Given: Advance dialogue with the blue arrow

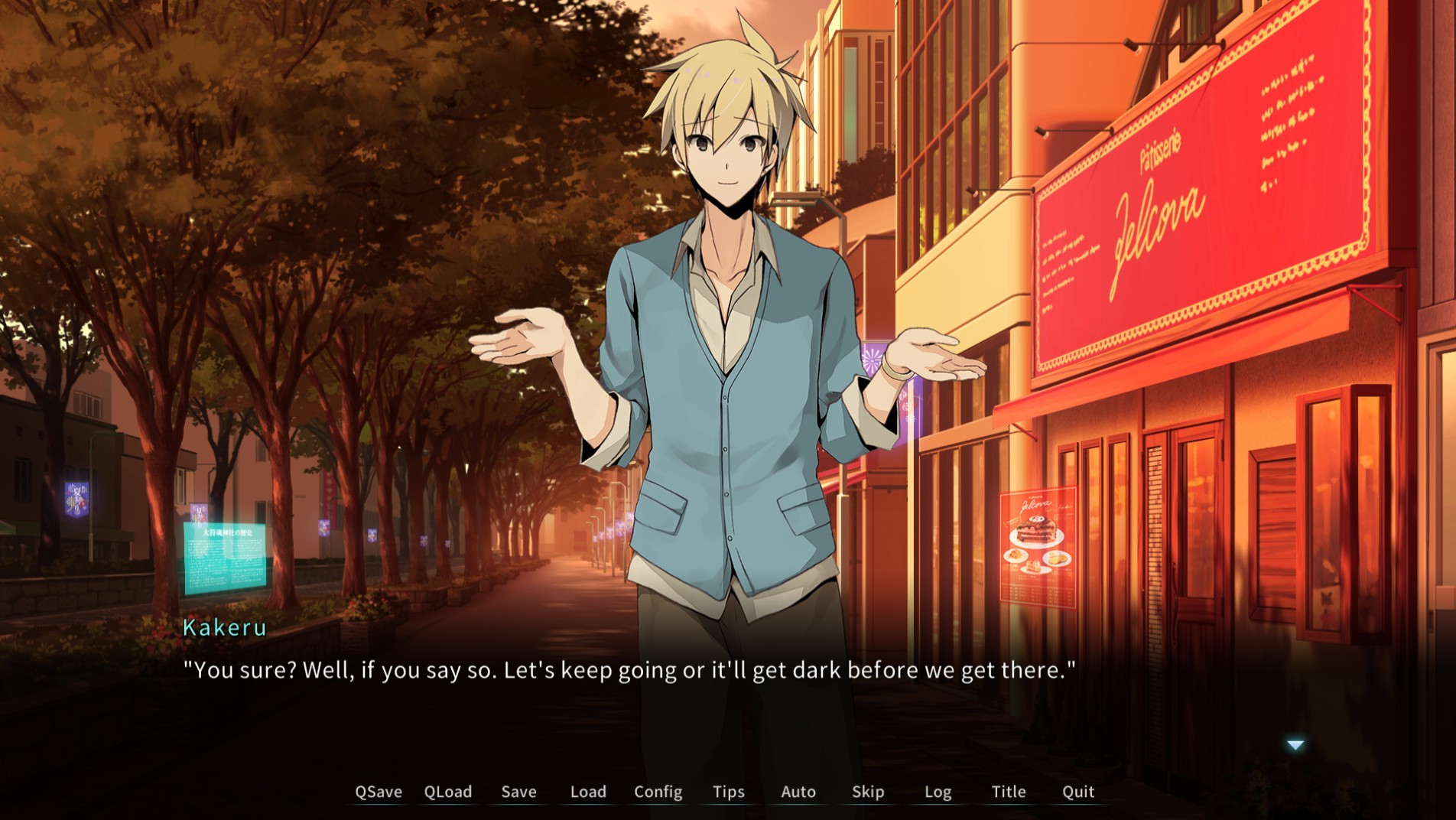Looking at the screenshot, I should pos(1295,745).
